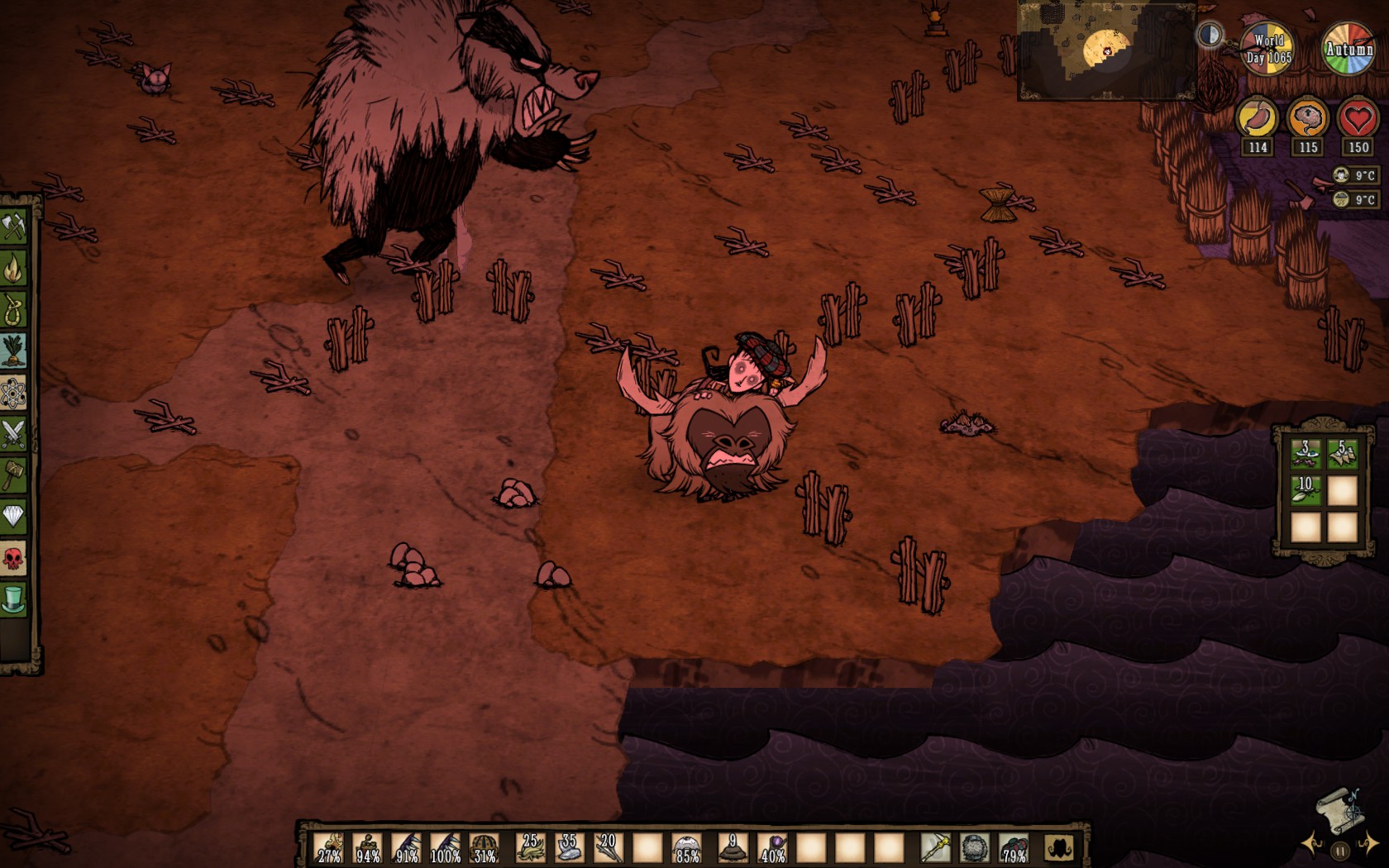Select the Survival rope-trap crafting tab

click(14, 309)
